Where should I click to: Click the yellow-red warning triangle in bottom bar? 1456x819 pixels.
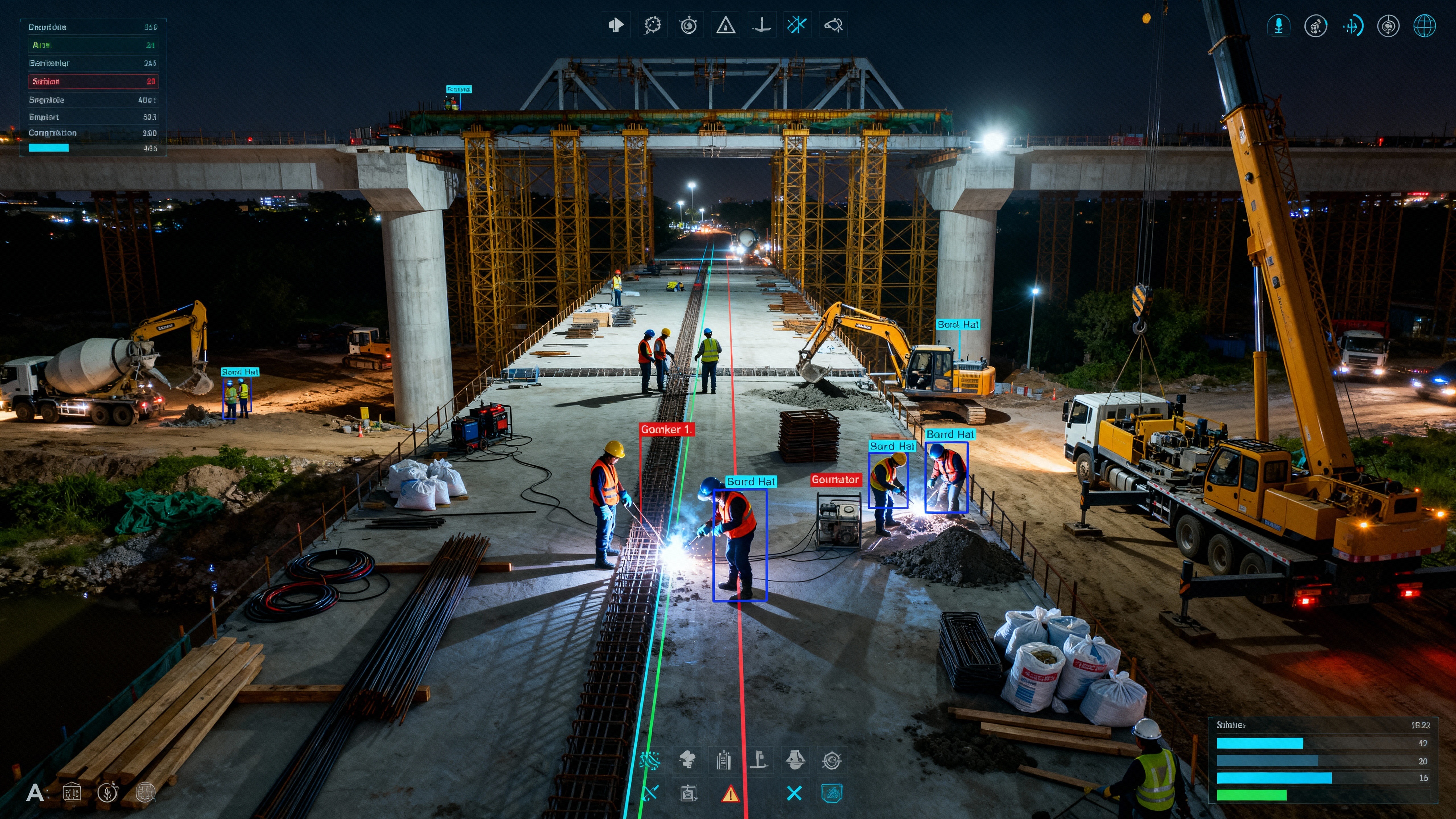[x=730, y=794]
